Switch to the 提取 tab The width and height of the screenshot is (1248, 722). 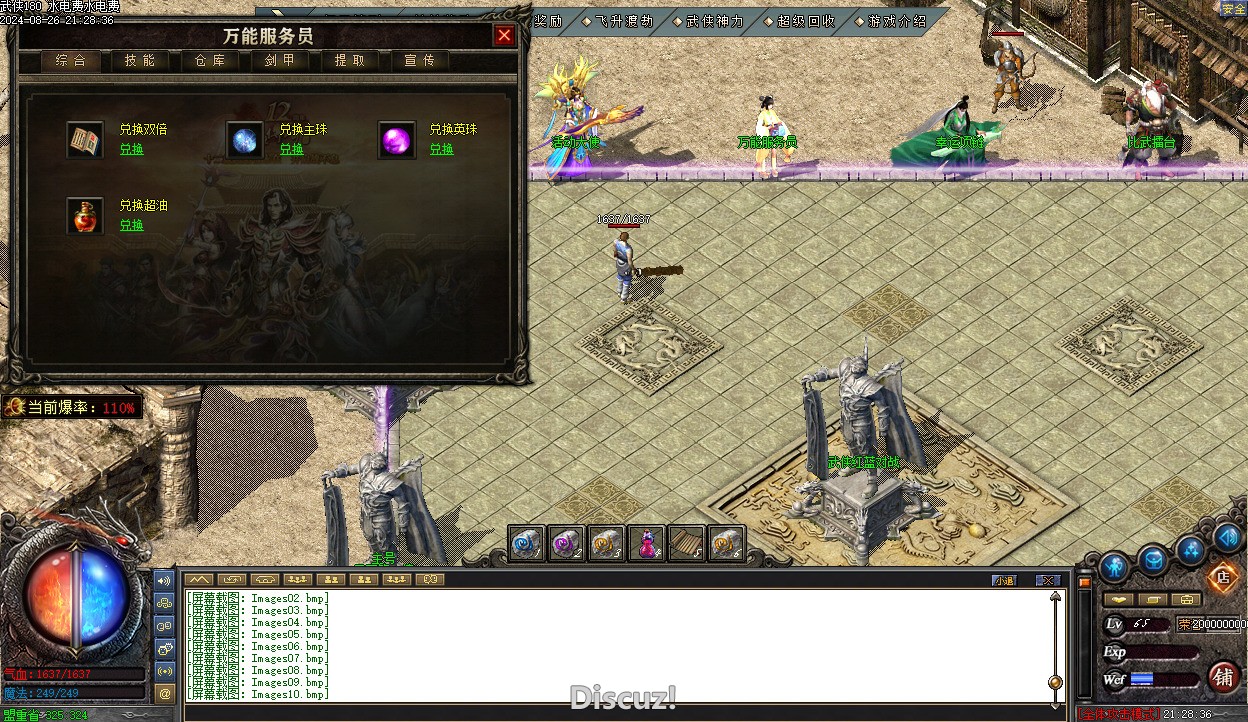[350, 60]
